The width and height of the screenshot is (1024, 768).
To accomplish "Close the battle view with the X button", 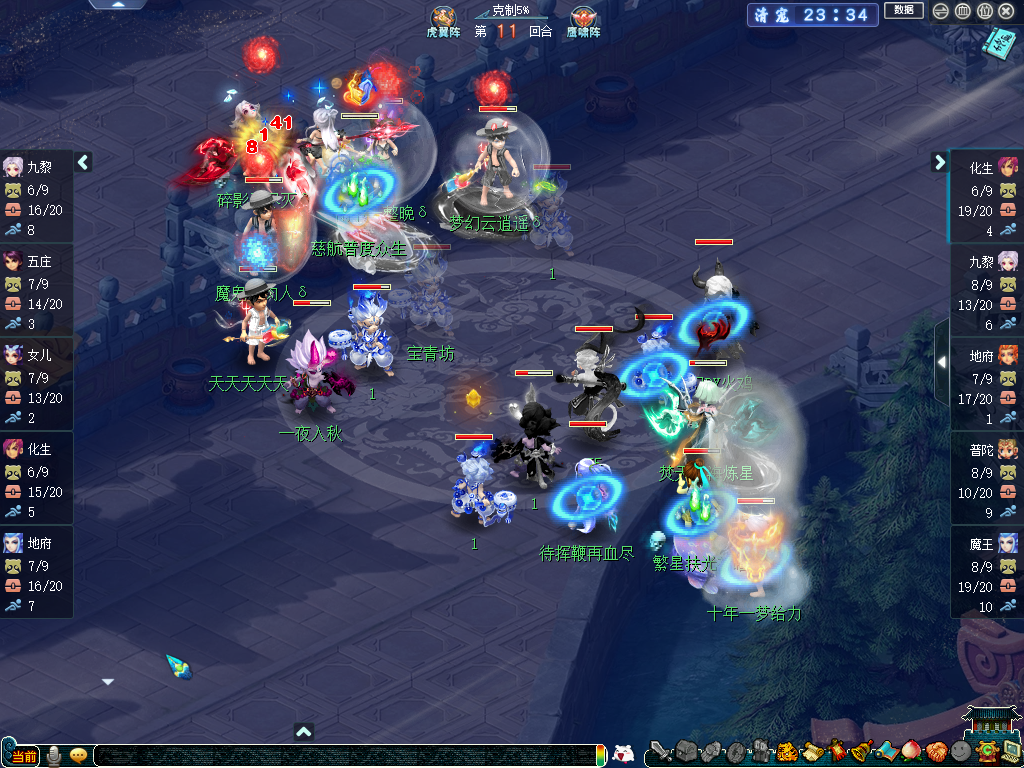I will (x=1007, y=11).
